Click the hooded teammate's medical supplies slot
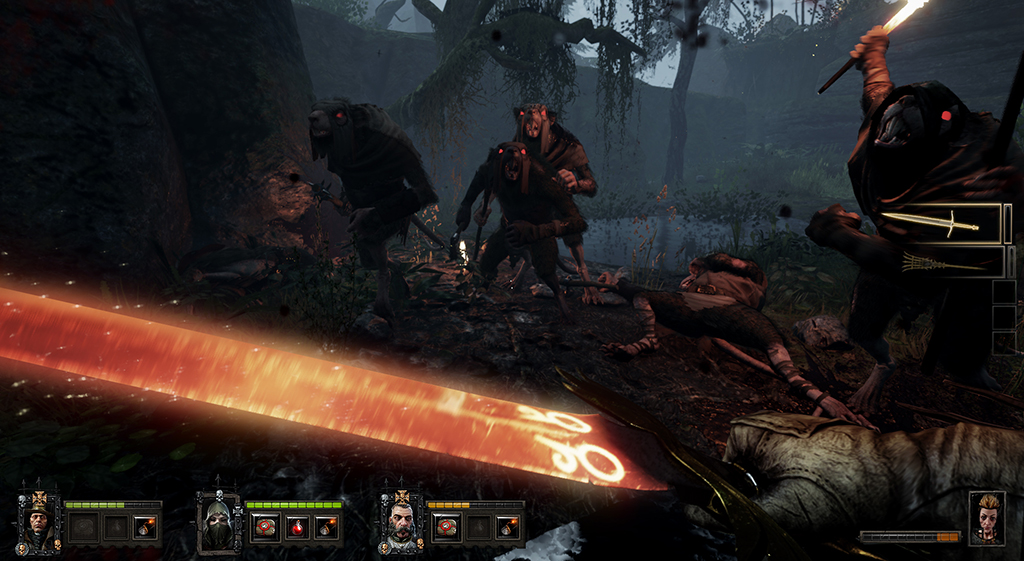The image size is (1024, 561). pyautogui.click(x=264, y=527)
